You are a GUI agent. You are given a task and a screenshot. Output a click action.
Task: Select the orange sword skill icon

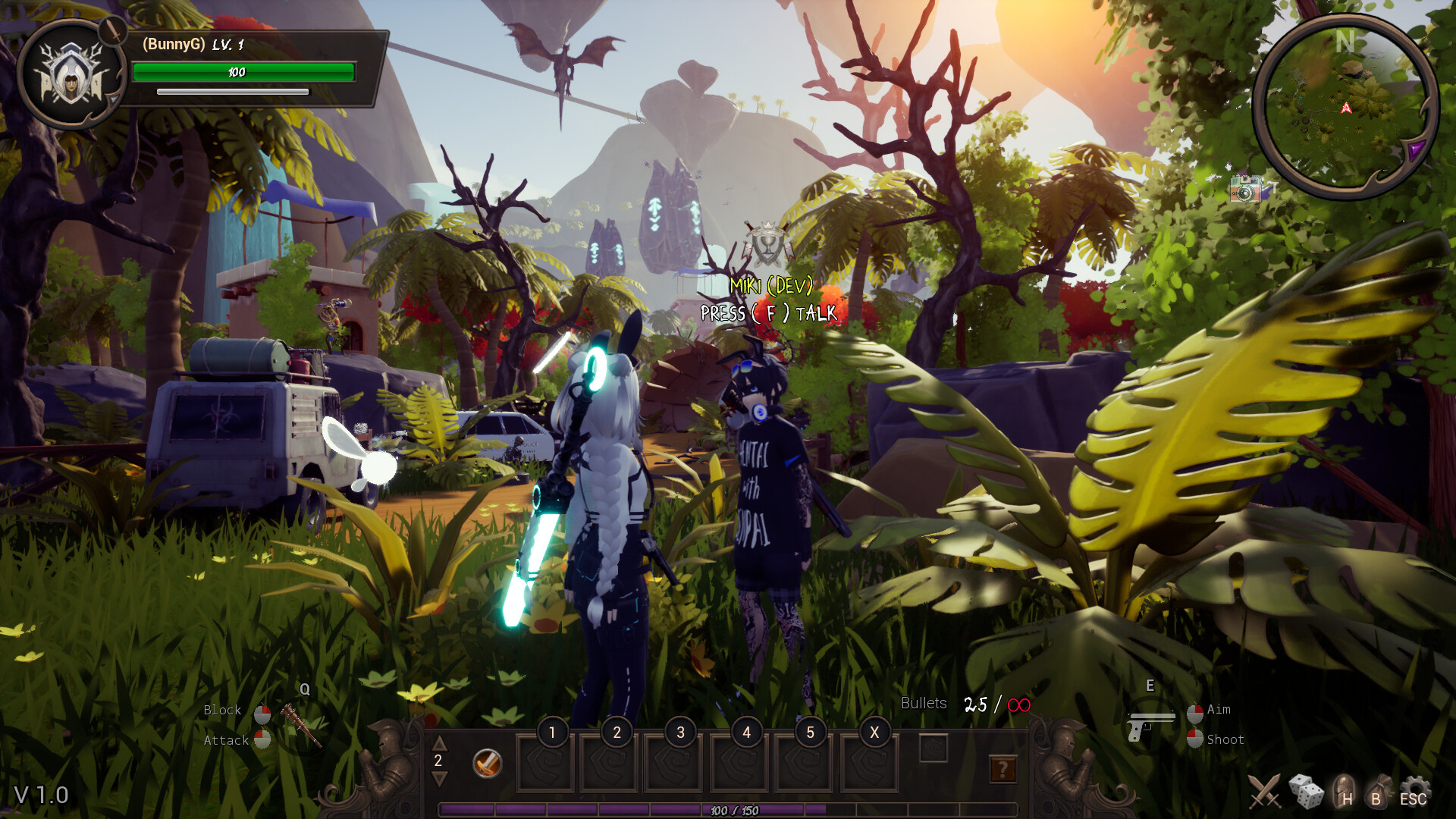tap(487, 763)
